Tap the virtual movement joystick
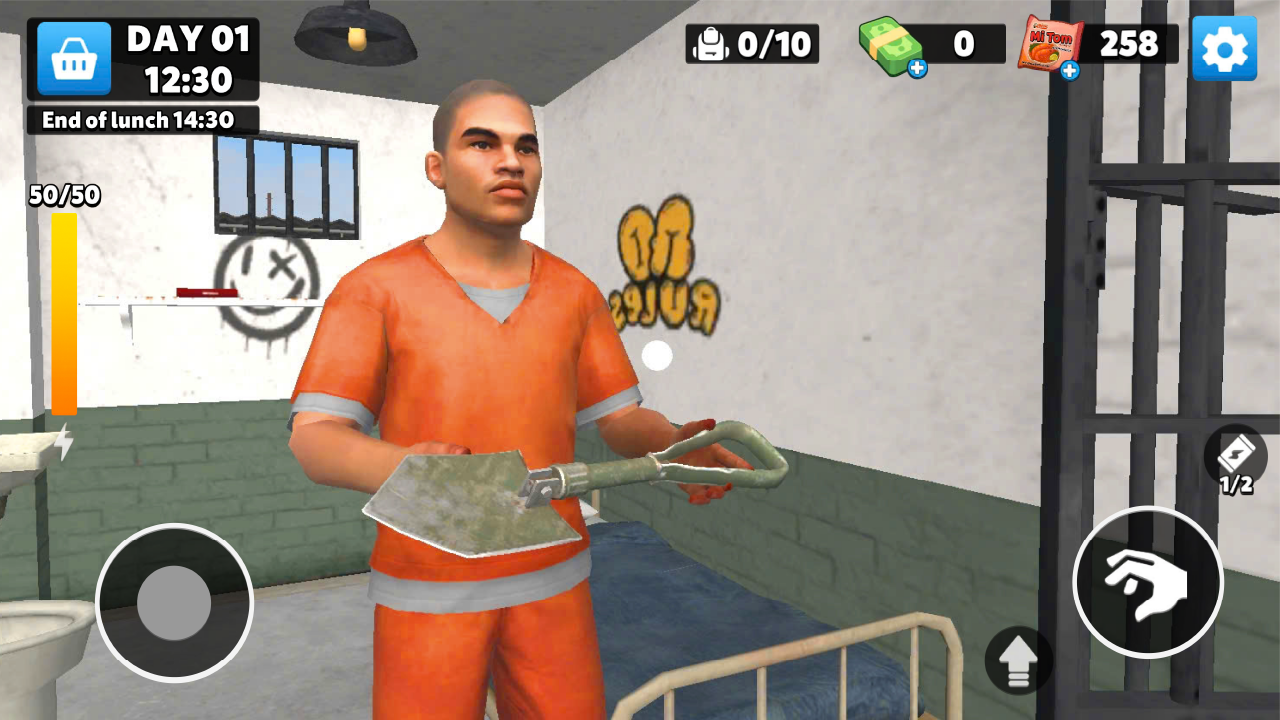The image size is (1280, 720). (174, 603)
